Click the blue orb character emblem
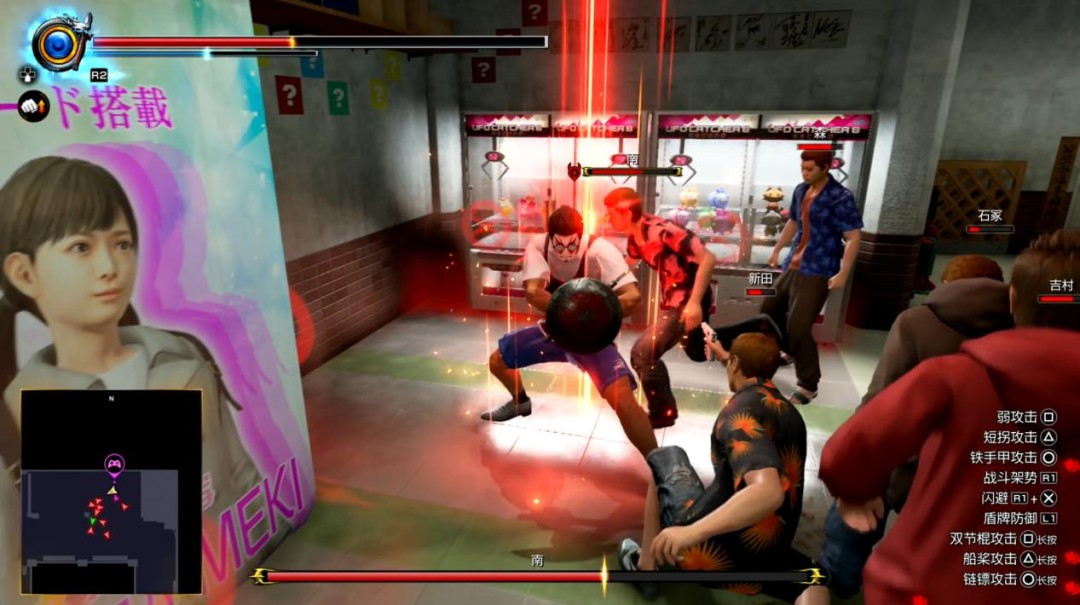Image resolution: width=1080 pixels, height=605 pixels. point(59,43)
